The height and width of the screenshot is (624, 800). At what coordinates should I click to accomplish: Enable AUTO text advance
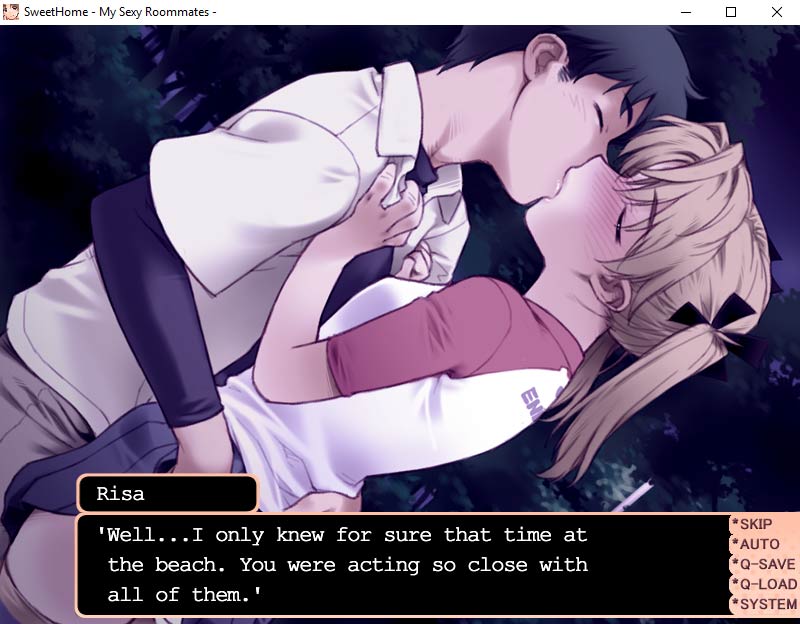759,544
